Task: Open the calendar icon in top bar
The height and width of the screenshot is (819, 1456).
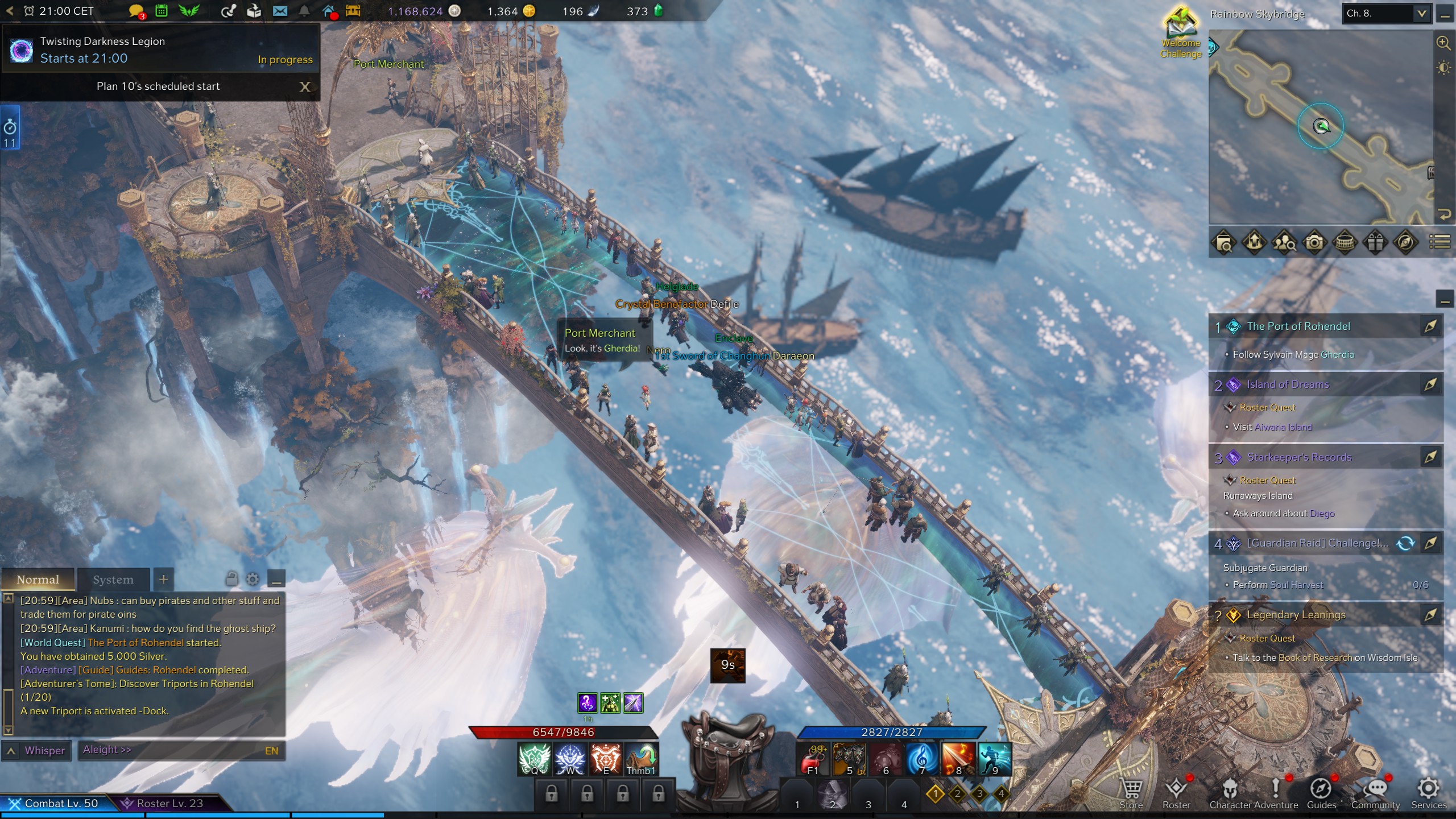Action: click(x=162, y=11)
